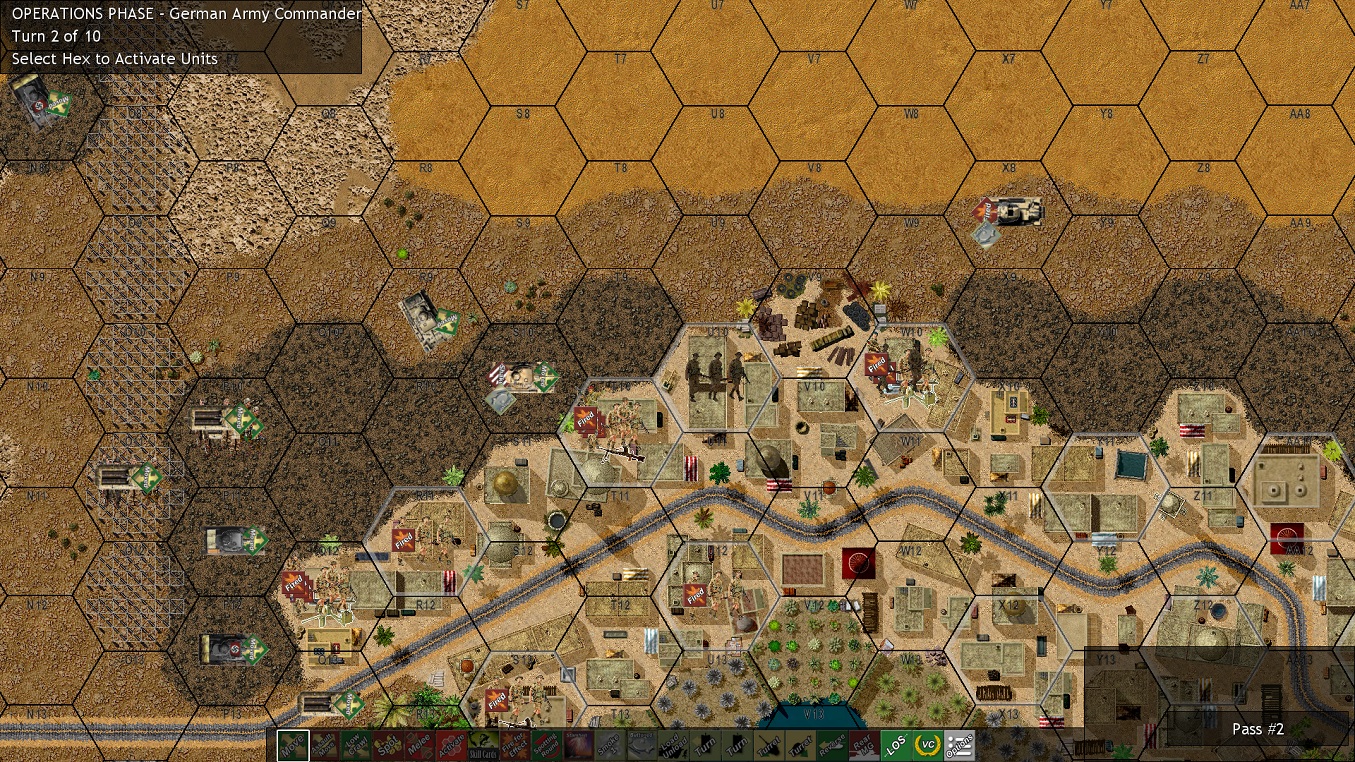Select Fire for Effect command
This screenshot has height=762, width=1355.
coord(517,745)
